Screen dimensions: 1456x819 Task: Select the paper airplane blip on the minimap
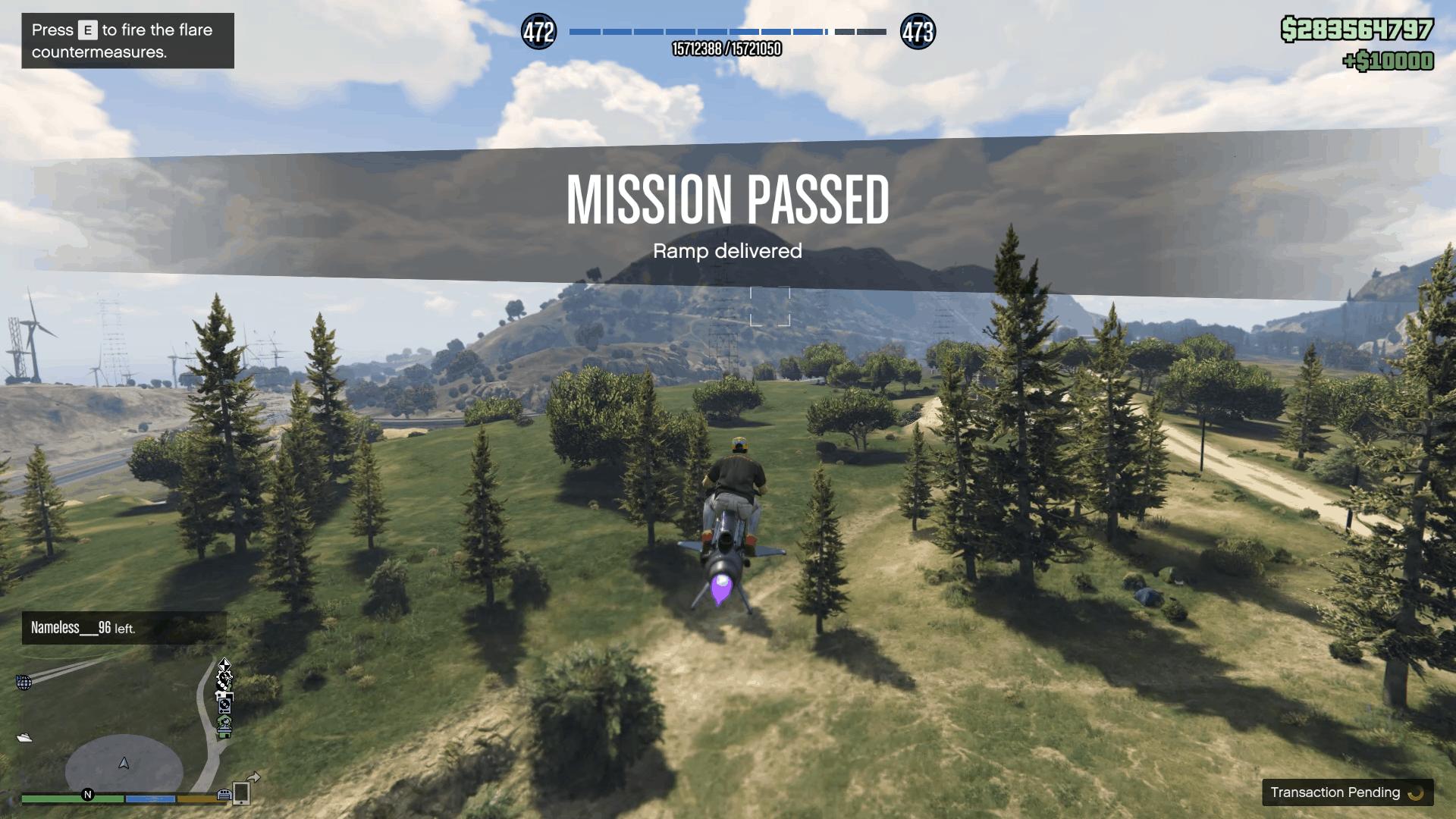click(x=24, y=737)
